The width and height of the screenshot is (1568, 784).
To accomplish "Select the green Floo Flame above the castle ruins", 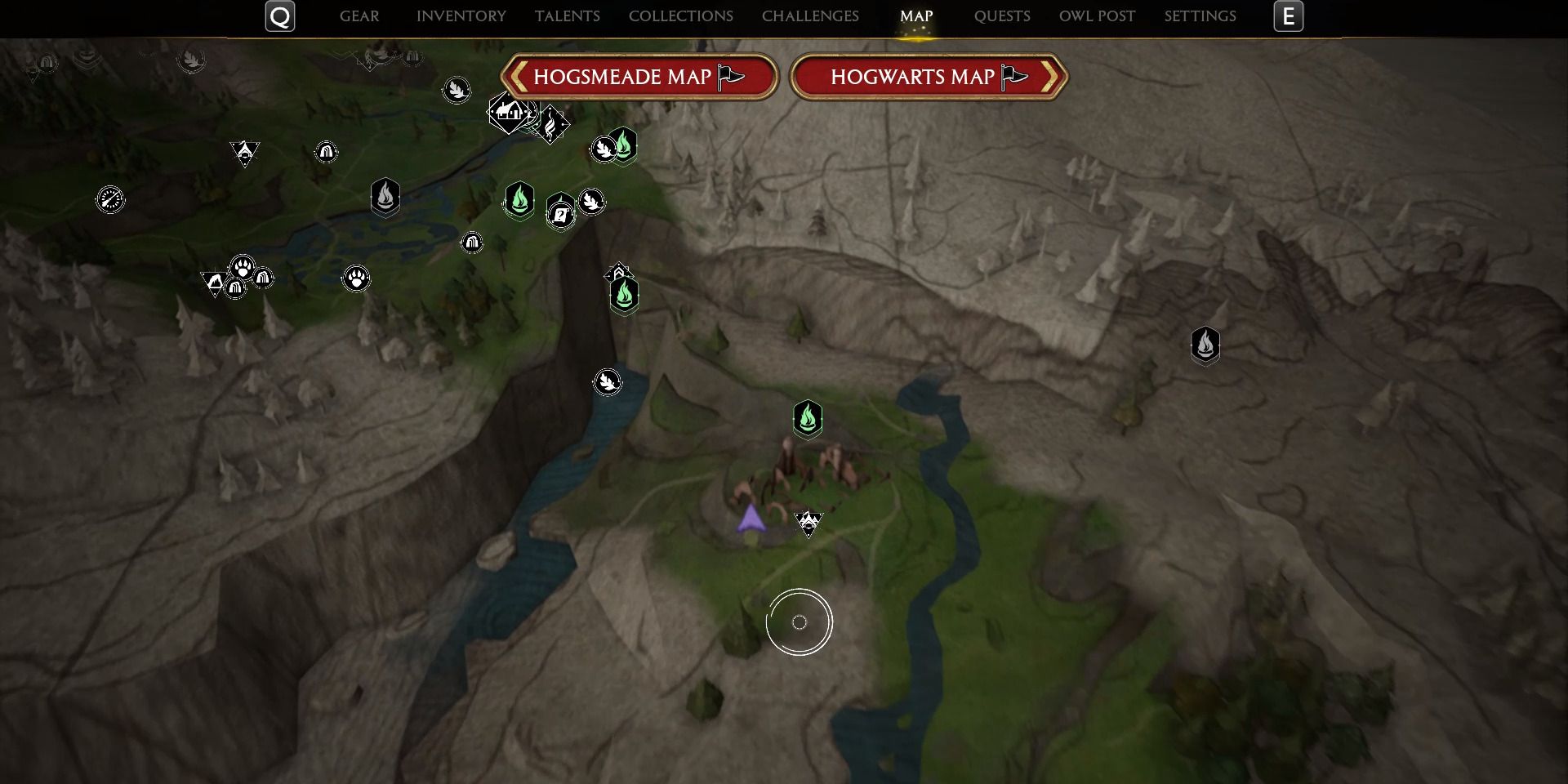I will 807,419.
